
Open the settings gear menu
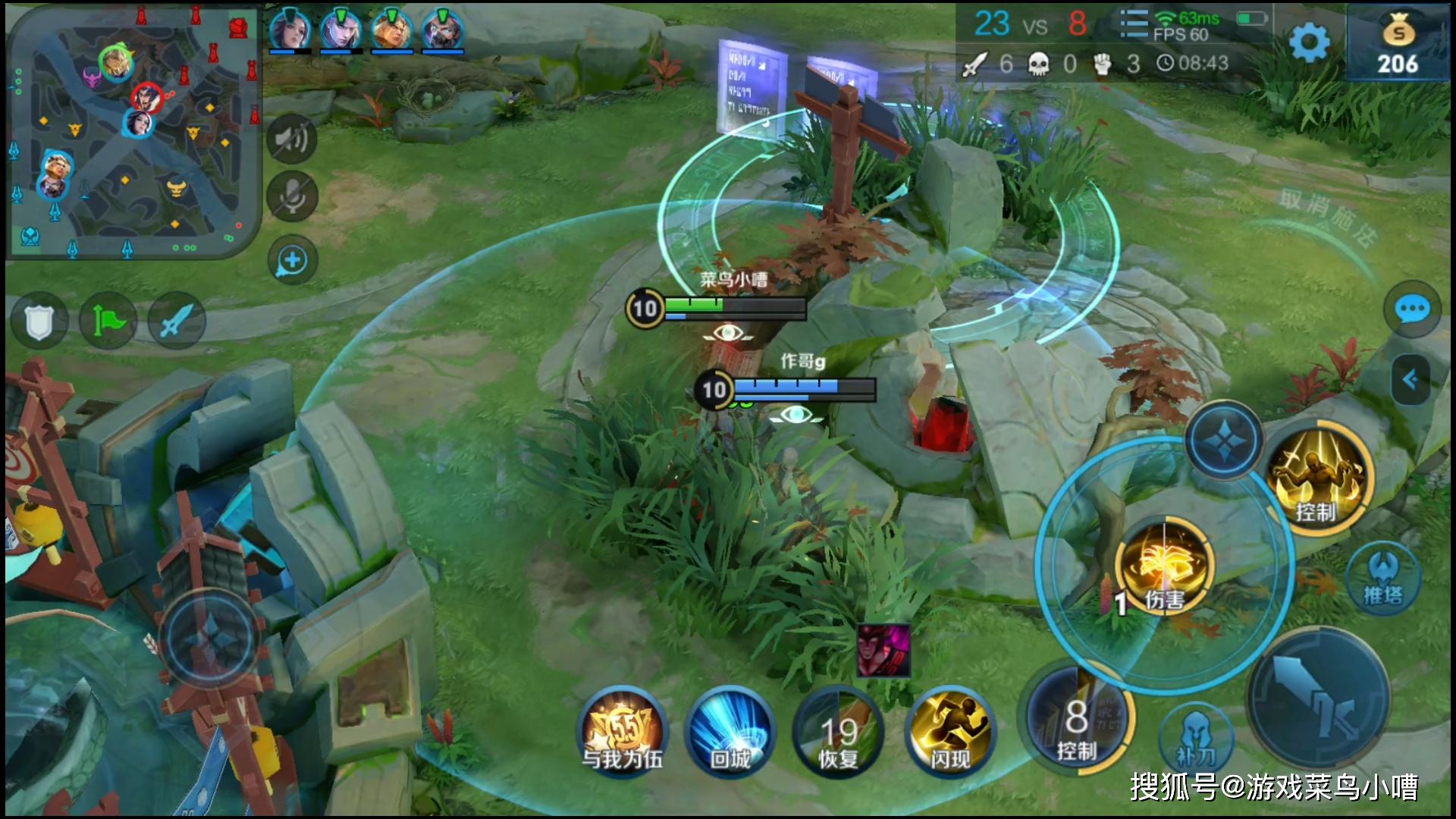click(x=1309, y=44)
